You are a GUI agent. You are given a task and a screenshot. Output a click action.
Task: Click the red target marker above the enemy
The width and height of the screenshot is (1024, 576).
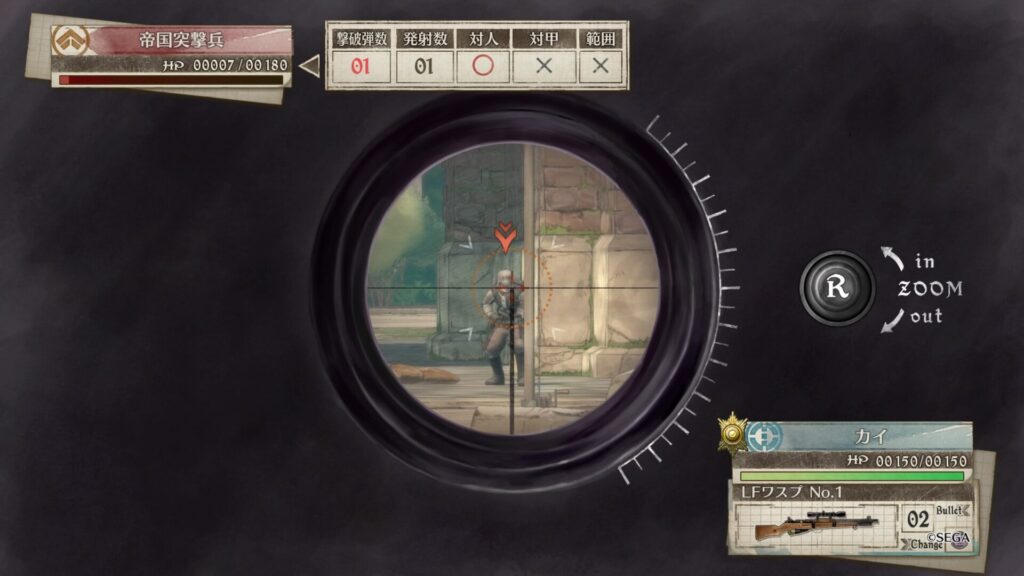[x=507, y=237]
